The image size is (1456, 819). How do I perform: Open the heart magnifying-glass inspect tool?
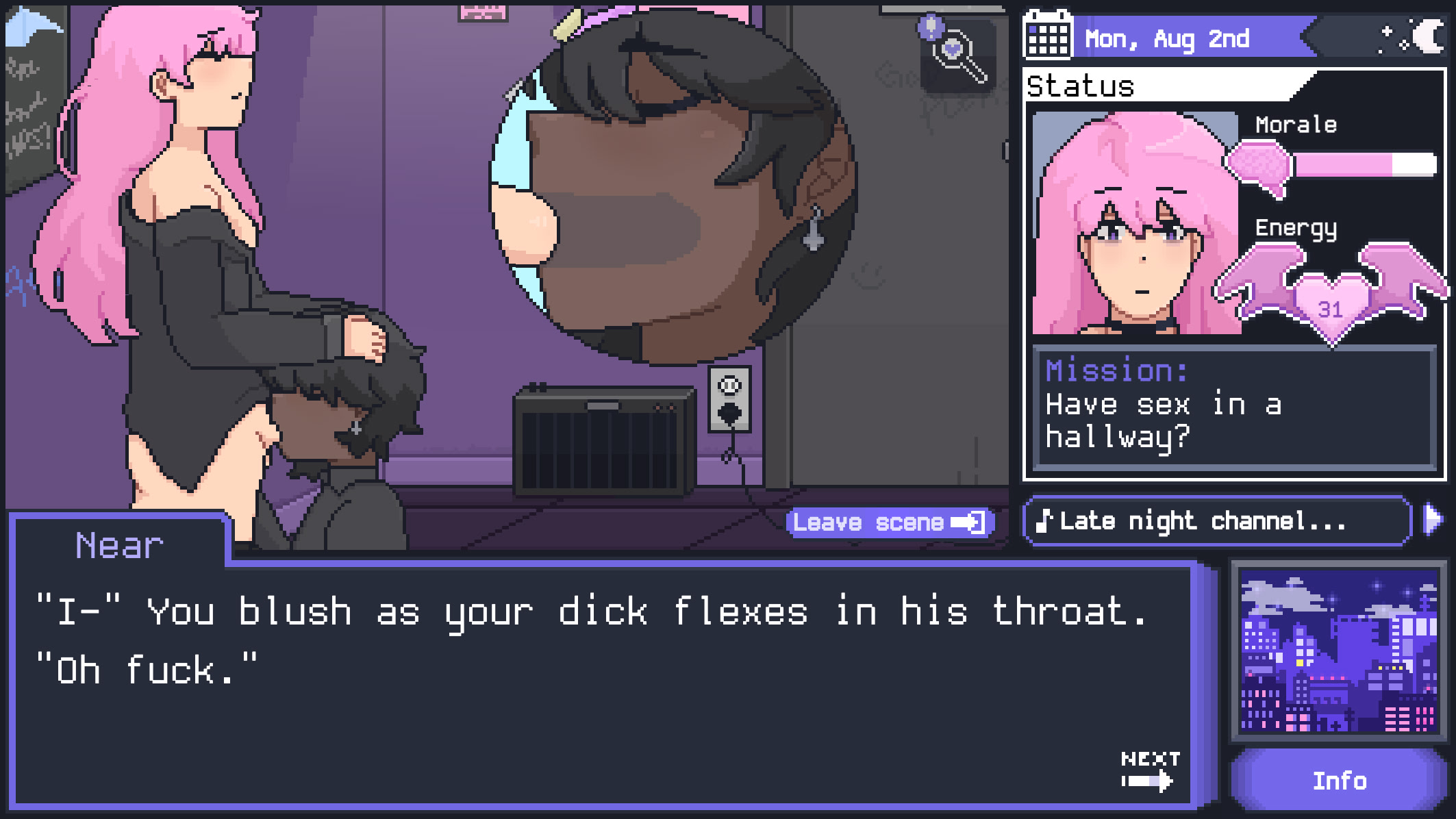(x=953, y=48)
